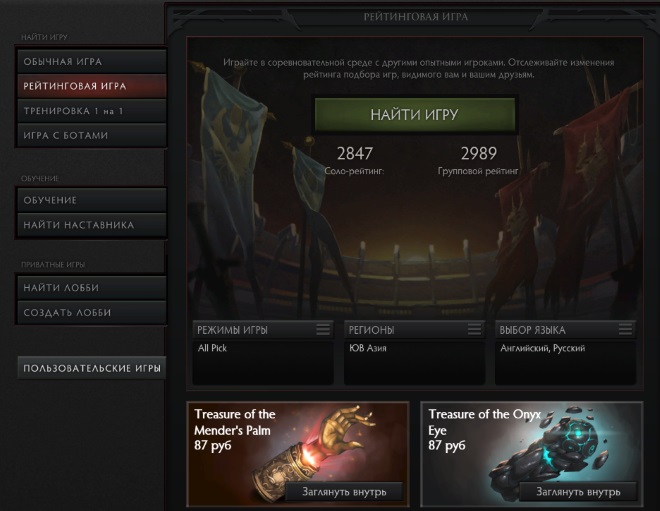Screen dimensions: 660x511
Task: Select ИГРА С БОТАМИ option
Action: [x=90, y=134]
